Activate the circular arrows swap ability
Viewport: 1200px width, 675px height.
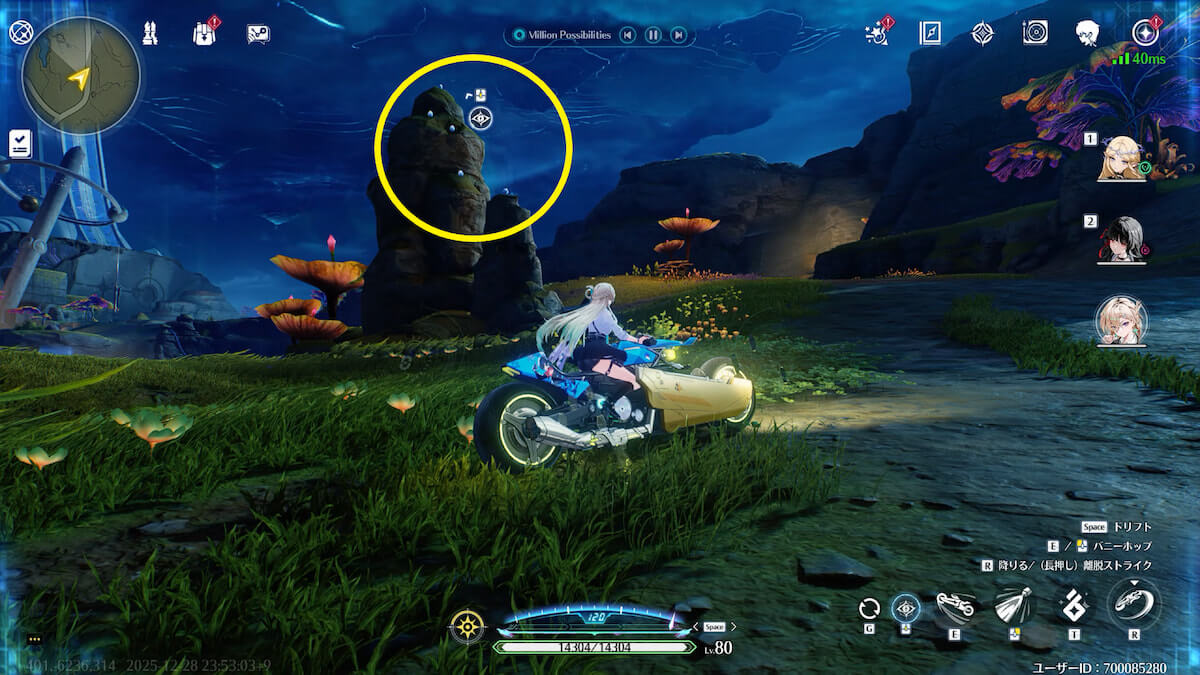869,607
